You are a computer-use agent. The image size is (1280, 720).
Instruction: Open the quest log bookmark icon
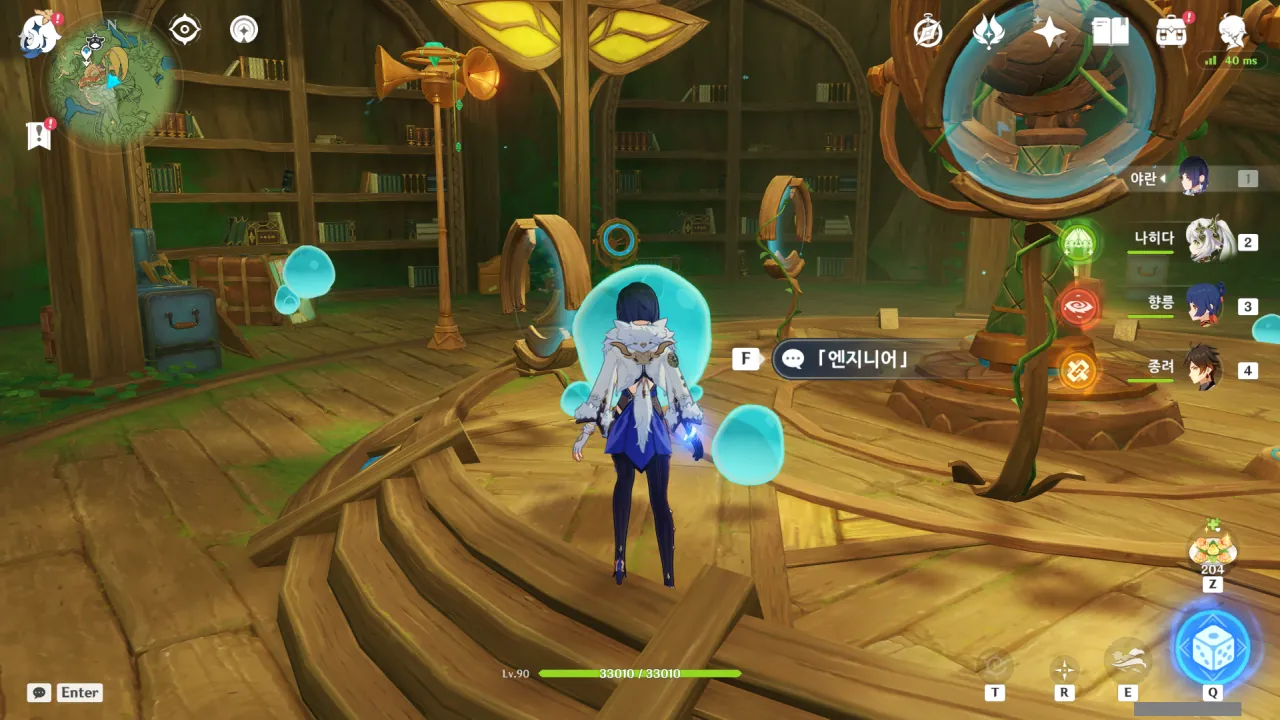(39, 136)
